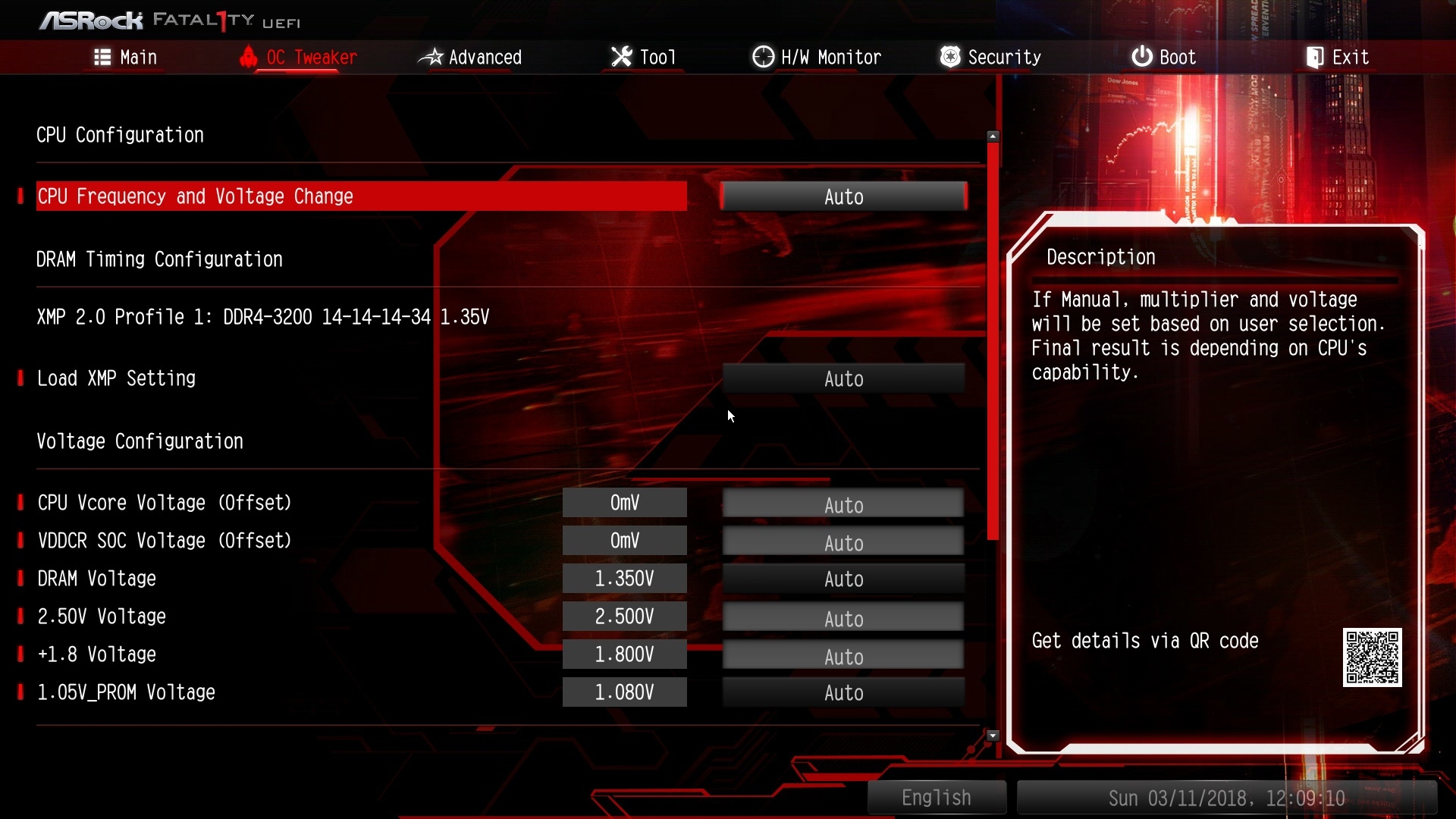Viewport: 1456px width, 819px height.
Task: Choose the Exit tab
Action: point(1338,58)
